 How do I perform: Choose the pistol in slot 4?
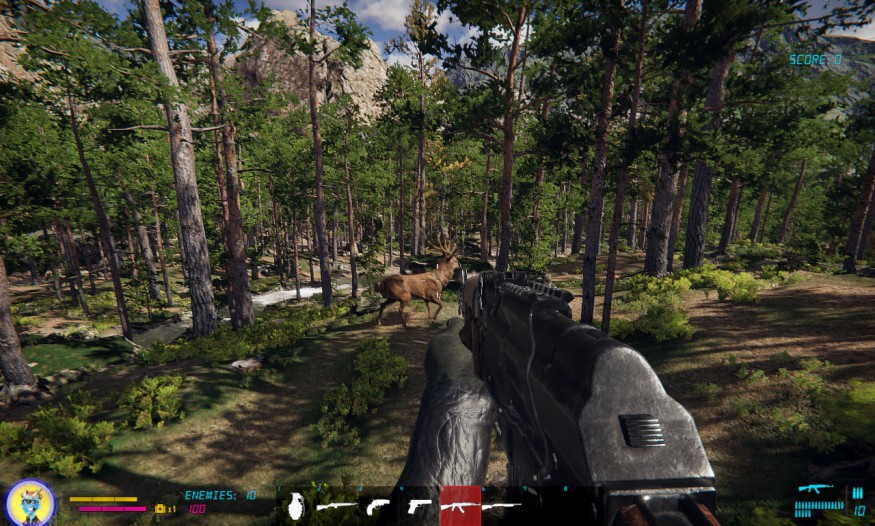(x=419, y=506)
